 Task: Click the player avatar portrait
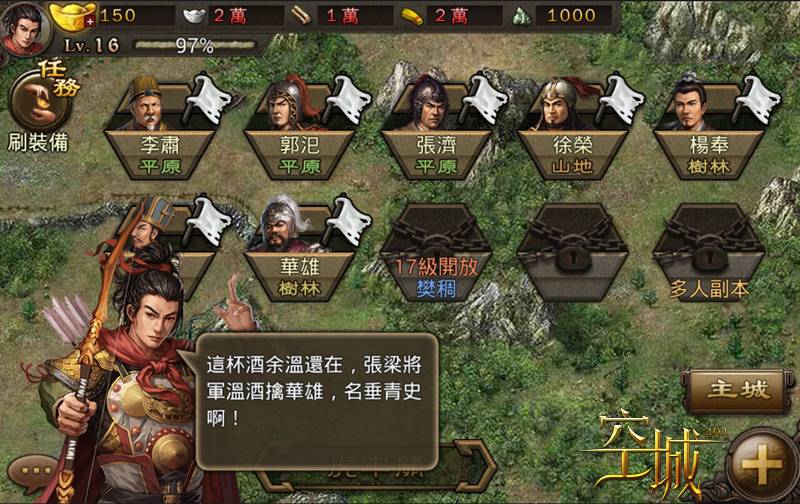pos(26,28)
